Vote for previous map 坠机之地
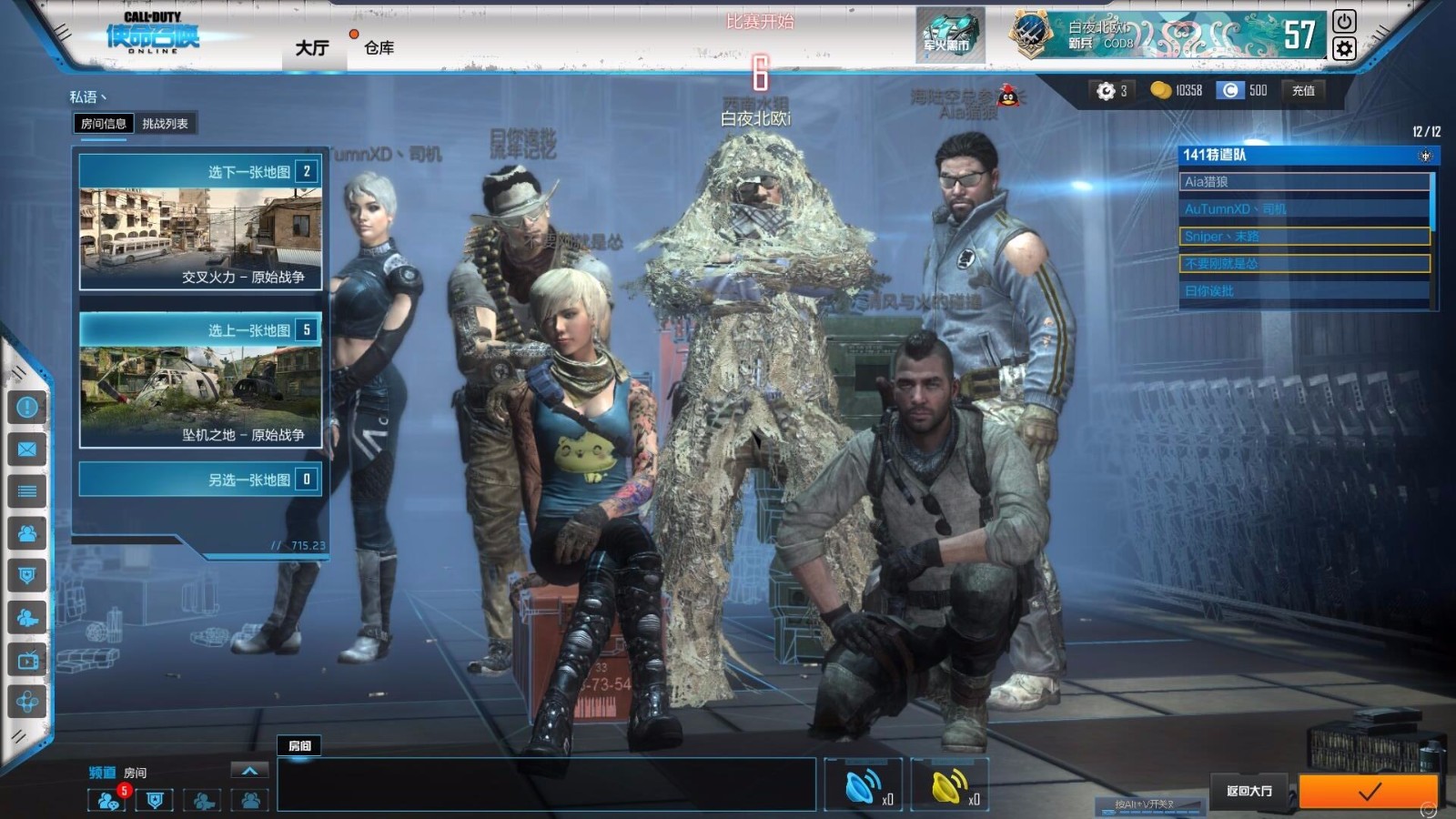 coord(200,380)
